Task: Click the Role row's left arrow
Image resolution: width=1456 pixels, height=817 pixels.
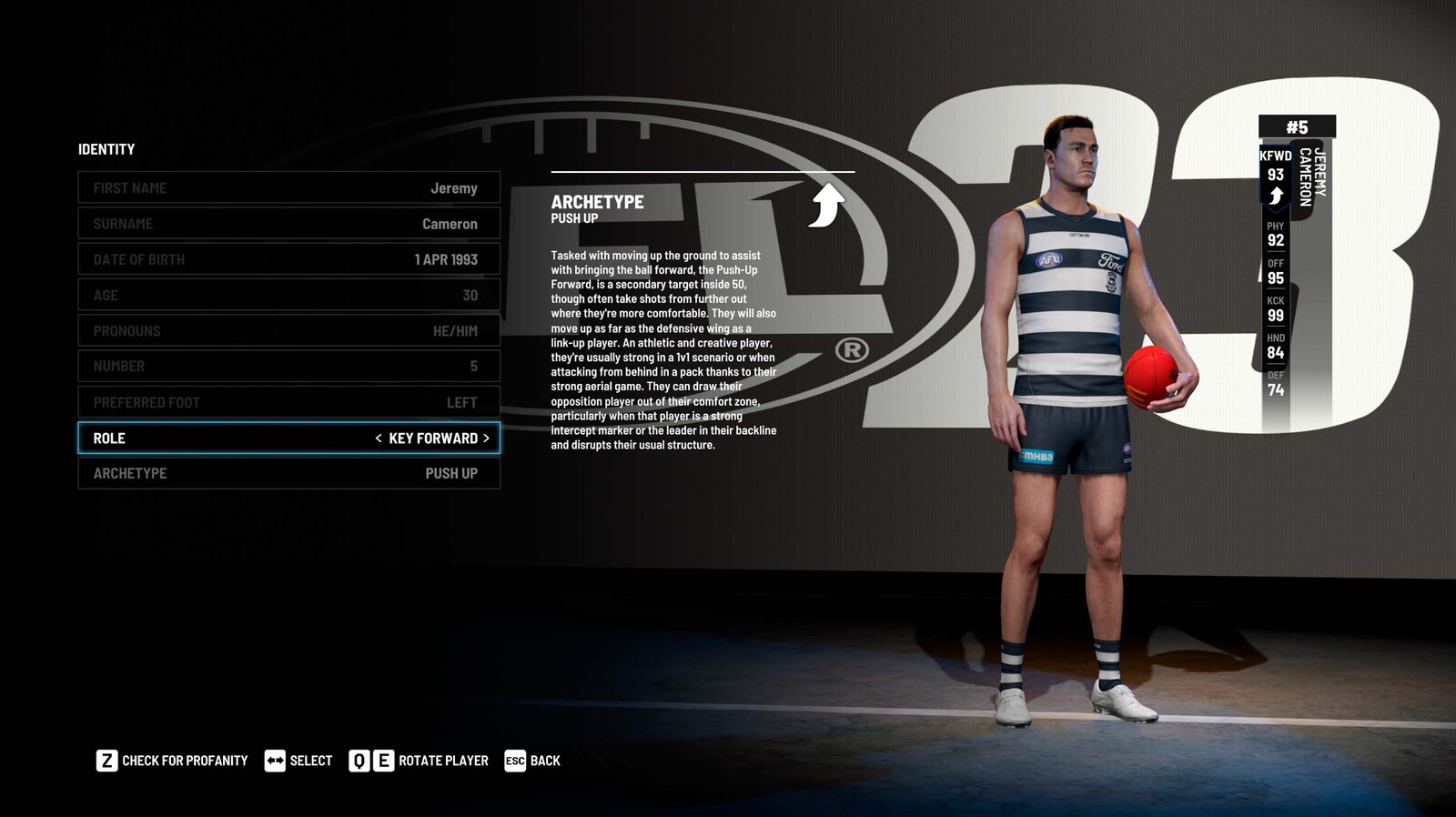Action: coord(379,439)
